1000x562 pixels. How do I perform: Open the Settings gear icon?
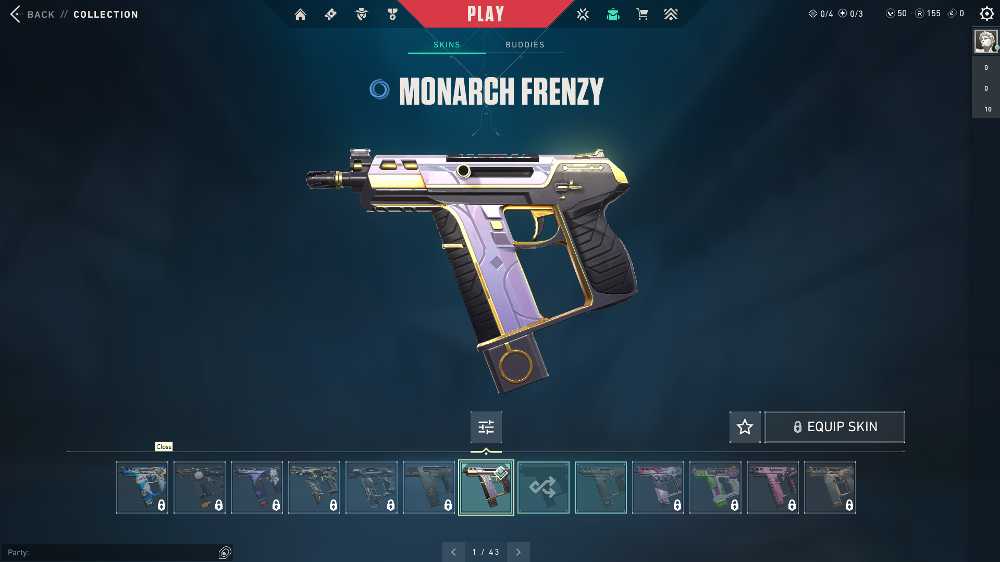click(x=986, y=14)
